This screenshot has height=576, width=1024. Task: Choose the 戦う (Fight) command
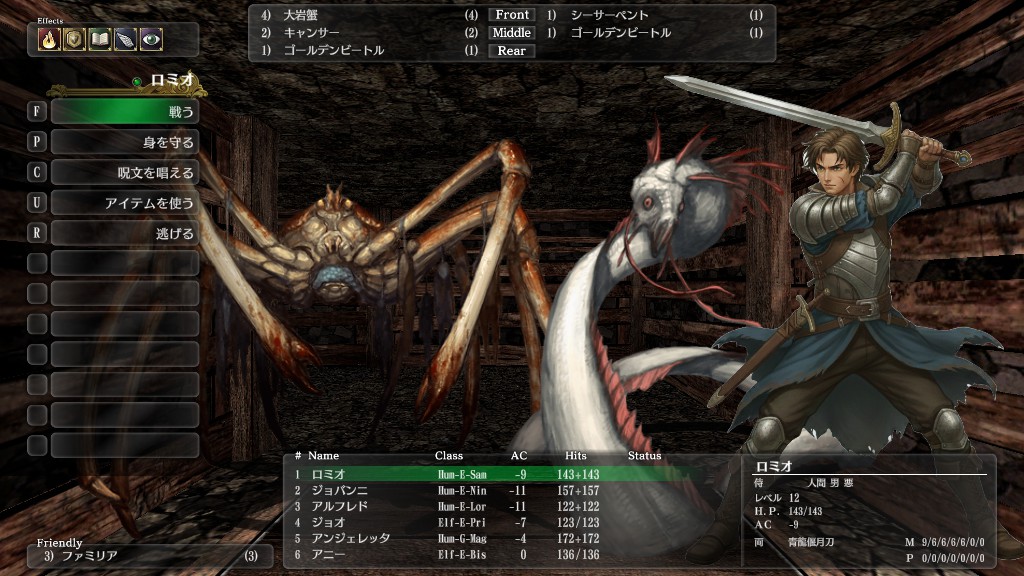124,111
